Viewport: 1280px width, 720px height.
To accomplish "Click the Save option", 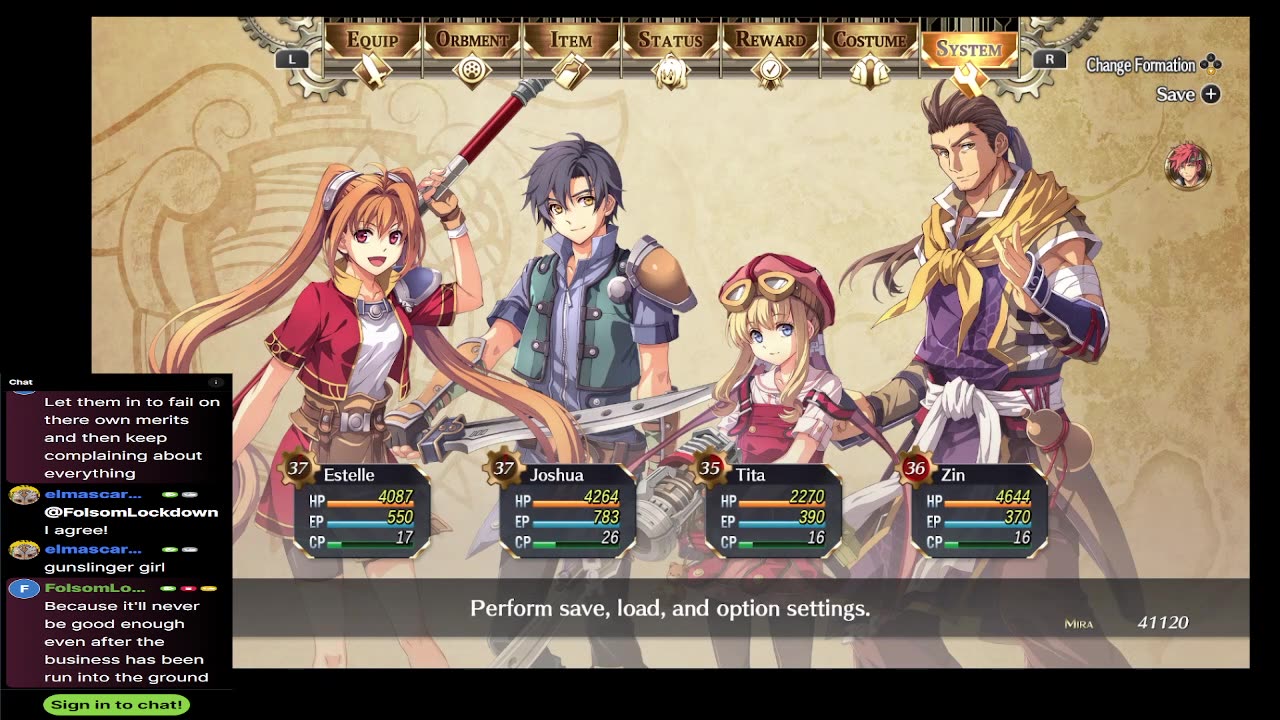I will point(1187,94).
